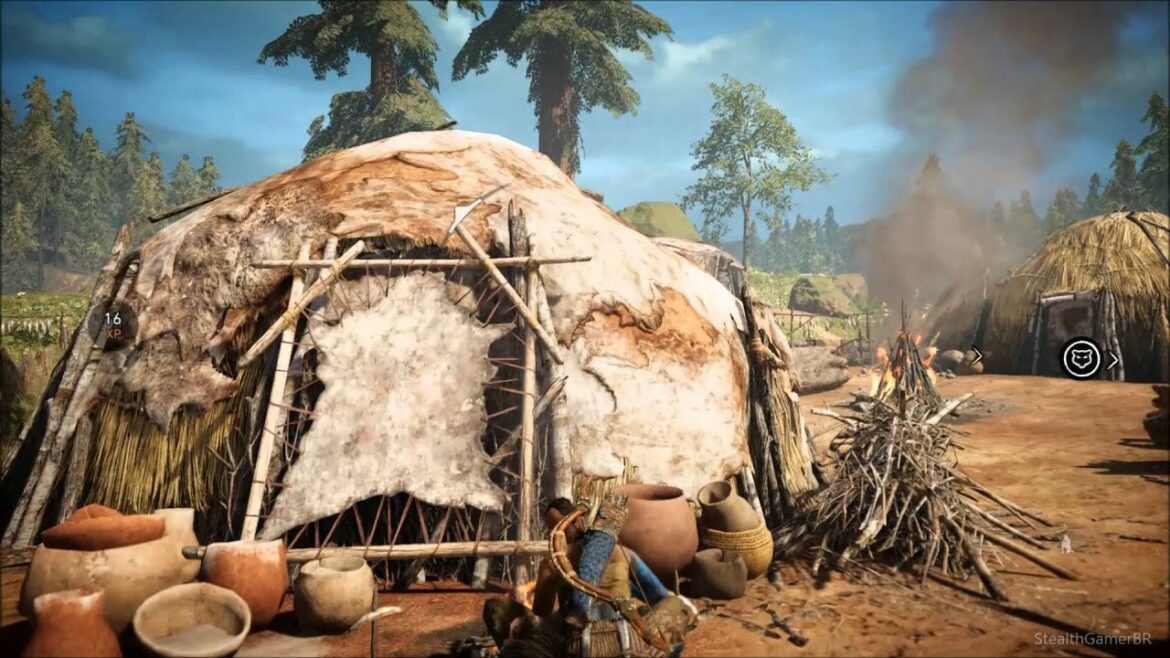Select the beast companion head icon

[1081, 359]
